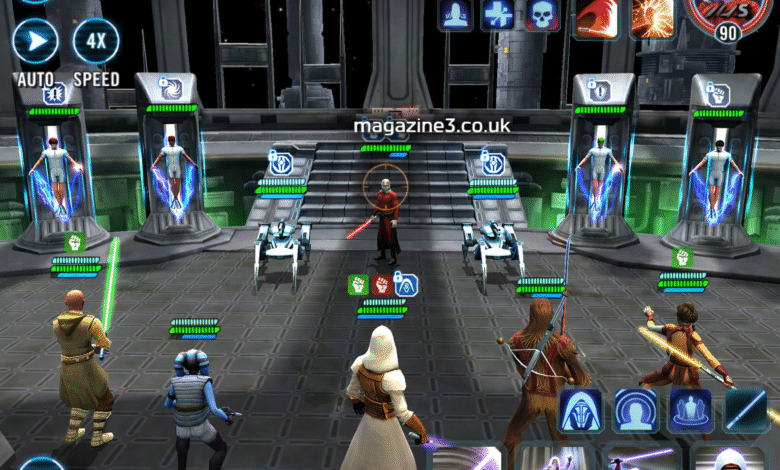
Task: Change battle speed with the 4X button
Action: pyautogui.click(x=96, y=42)
